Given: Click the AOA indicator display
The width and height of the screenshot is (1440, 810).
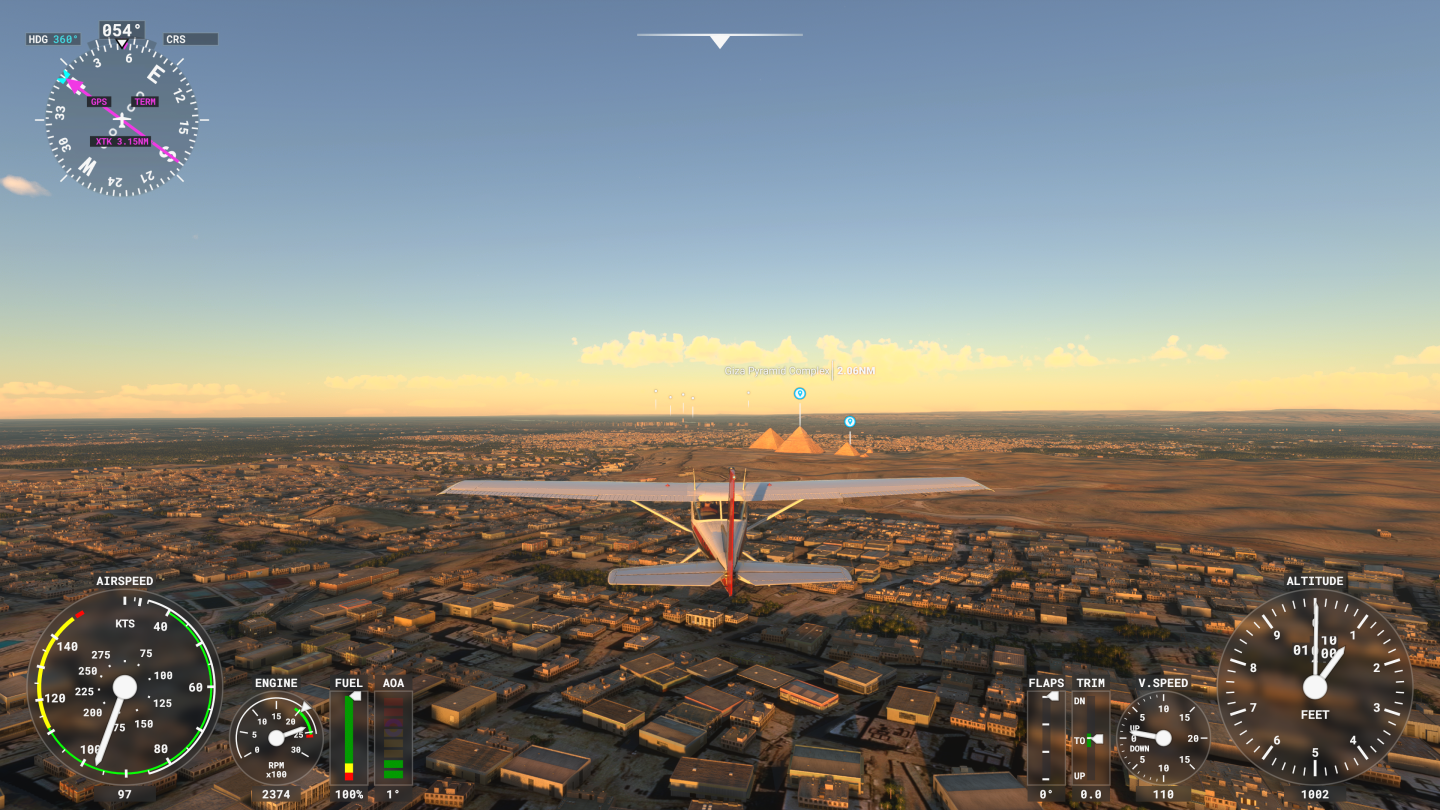Looking at the screenshot, I should [x=394, y=740].
